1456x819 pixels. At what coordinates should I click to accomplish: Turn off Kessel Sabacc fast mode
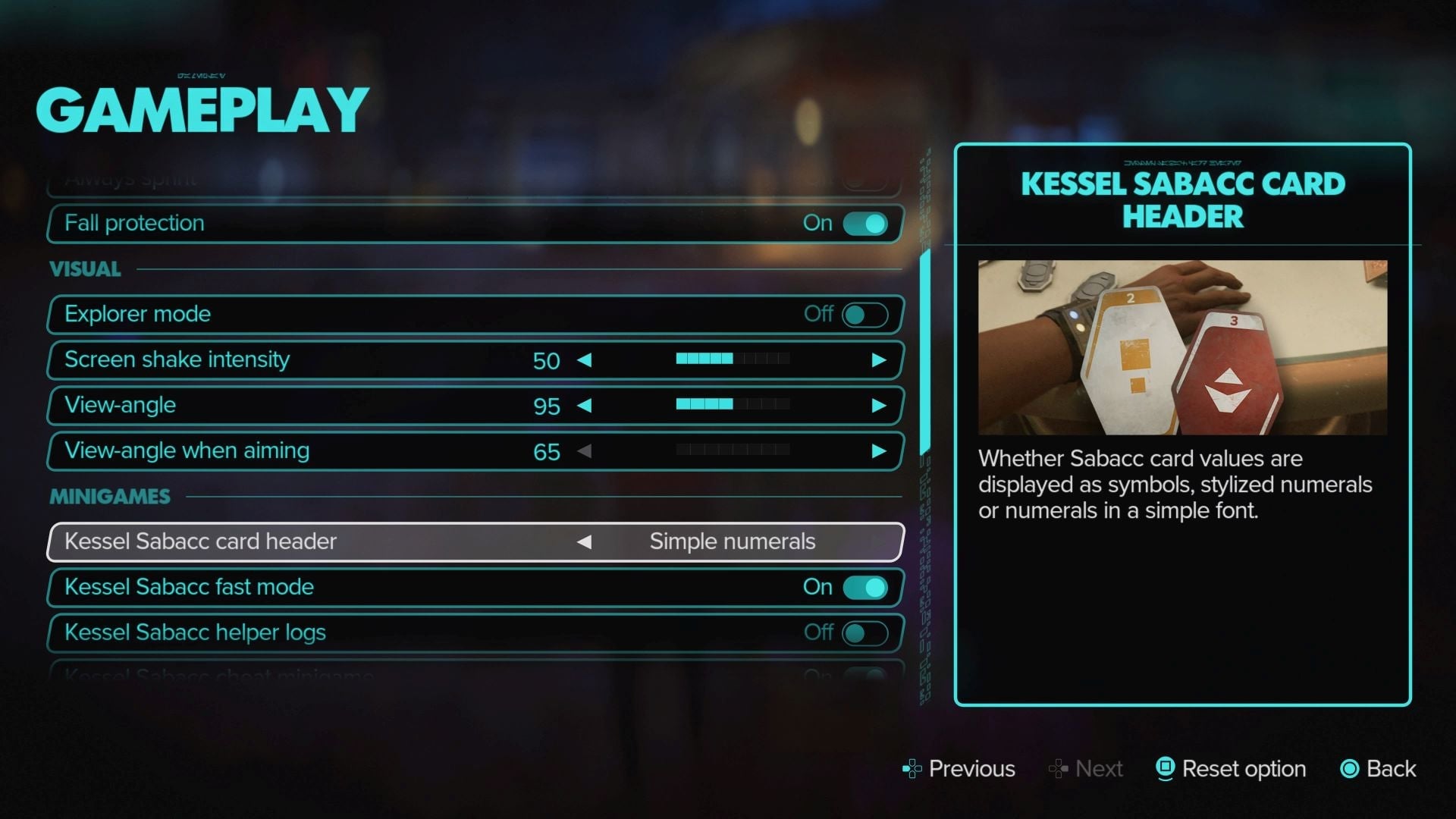pos(866,586)
